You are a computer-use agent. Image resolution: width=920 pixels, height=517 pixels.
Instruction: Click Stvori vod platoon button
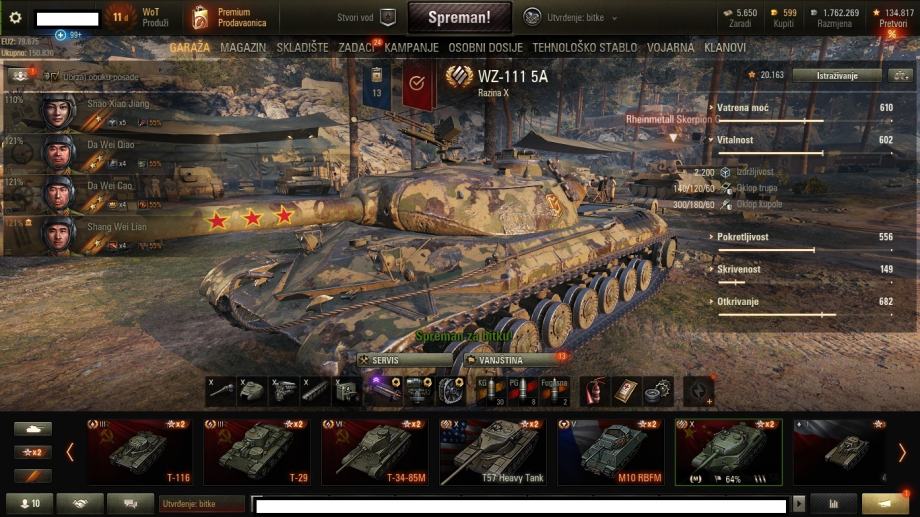(x=367, y=17)
